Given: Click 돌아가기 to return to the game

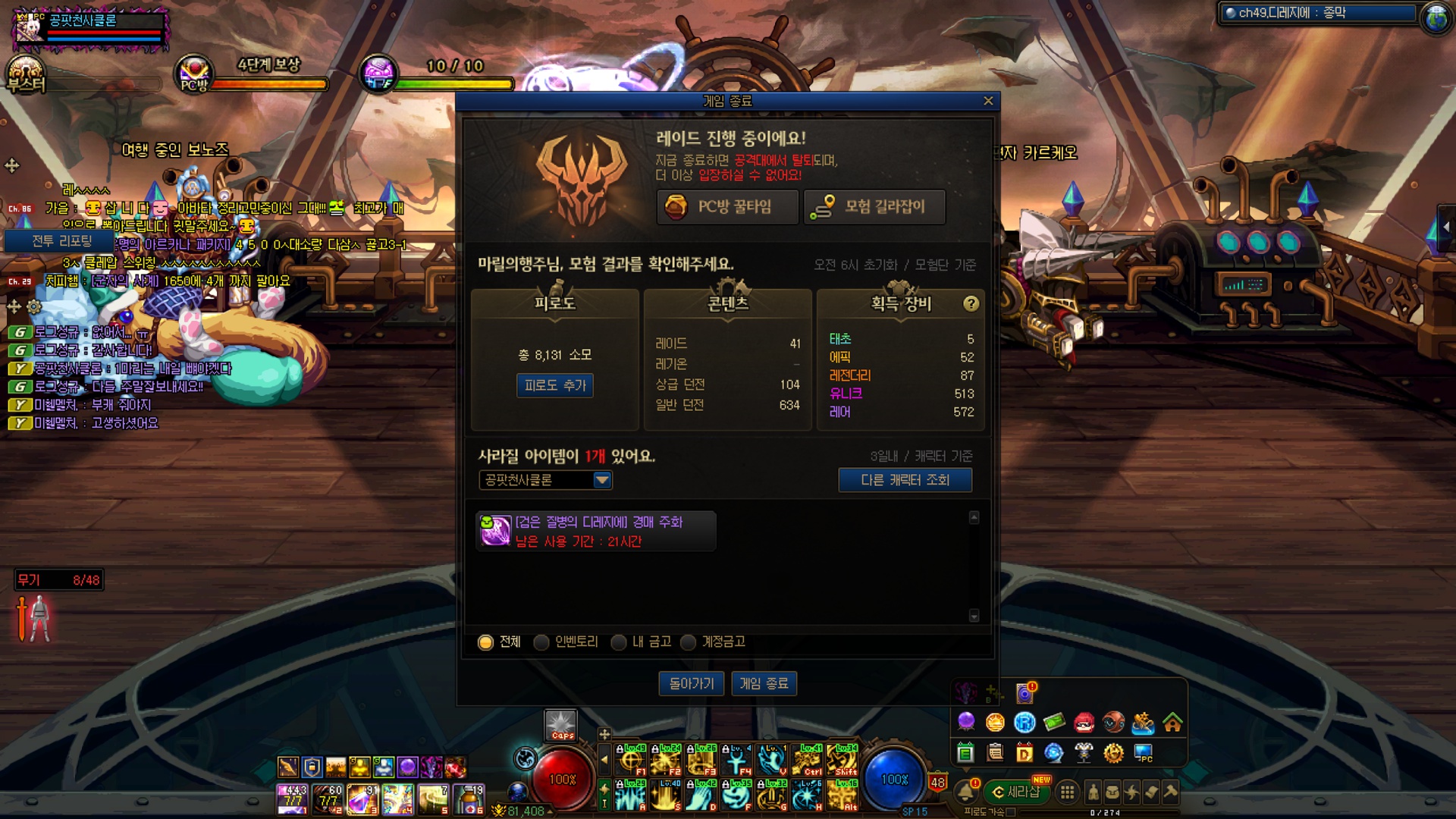Looking at the screenshot, I should click(691, 684).
